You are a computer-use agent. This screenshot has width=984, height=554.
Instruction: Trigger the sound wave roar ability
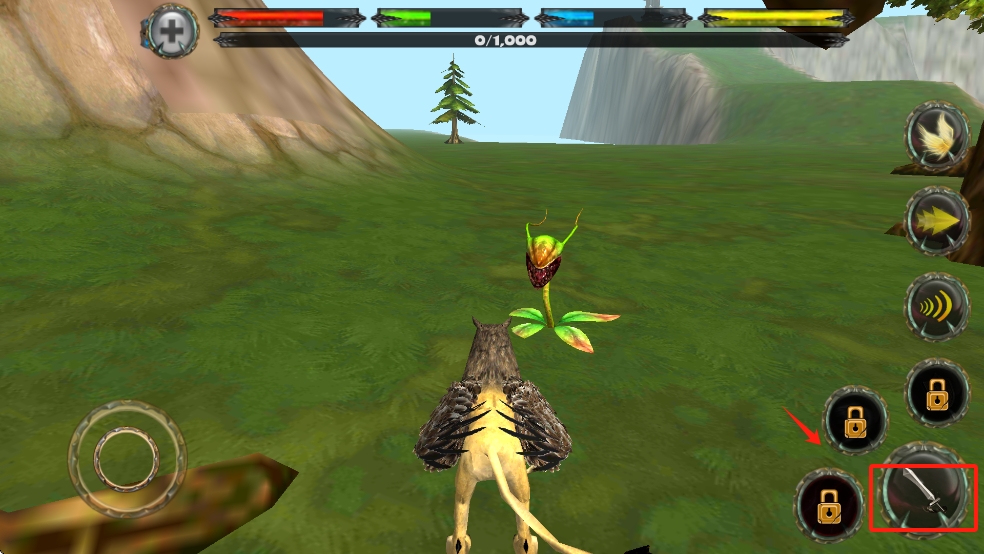[x=937, y=307]
